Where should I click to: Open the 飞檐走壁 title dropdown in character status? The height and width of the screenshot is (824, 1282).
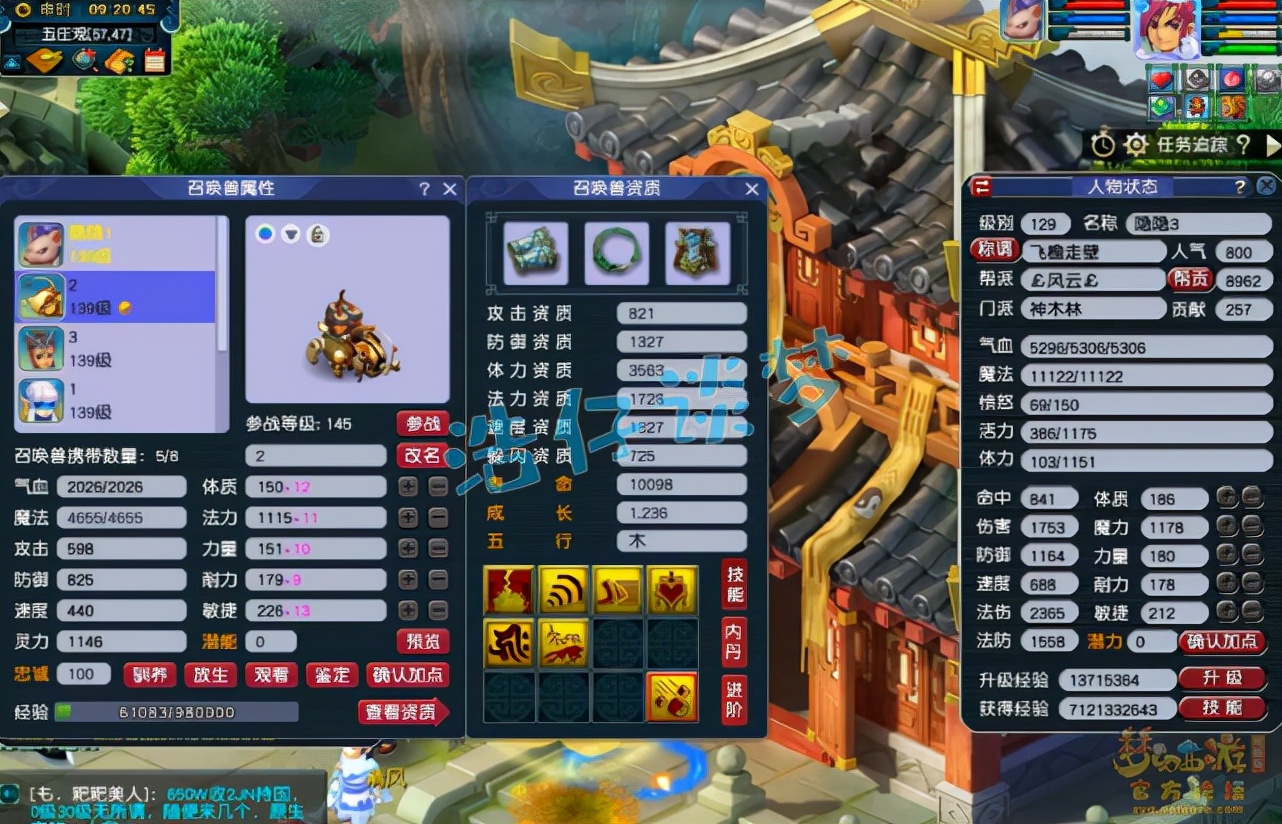click(1092, 251)
